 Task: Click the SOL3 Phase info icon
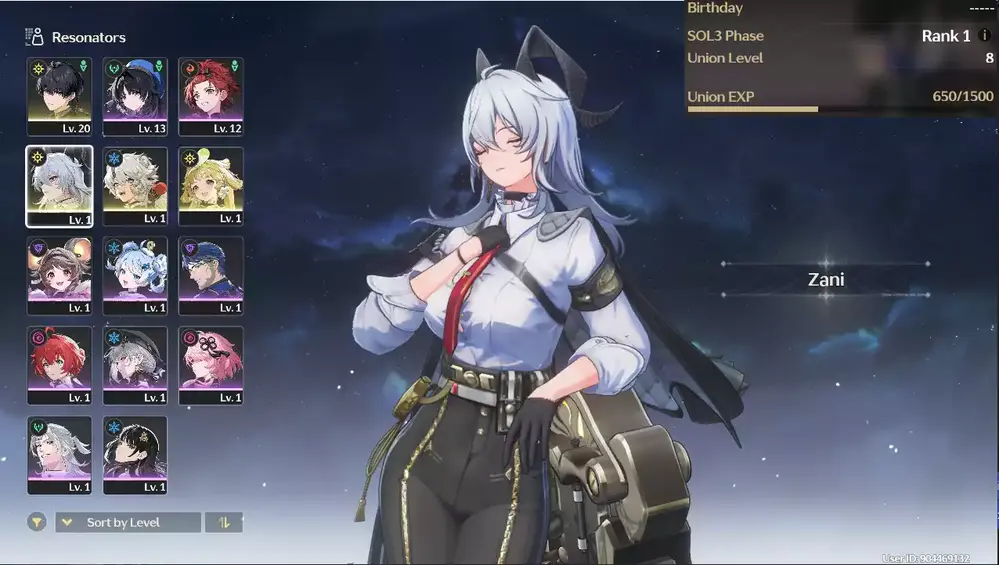984,36
